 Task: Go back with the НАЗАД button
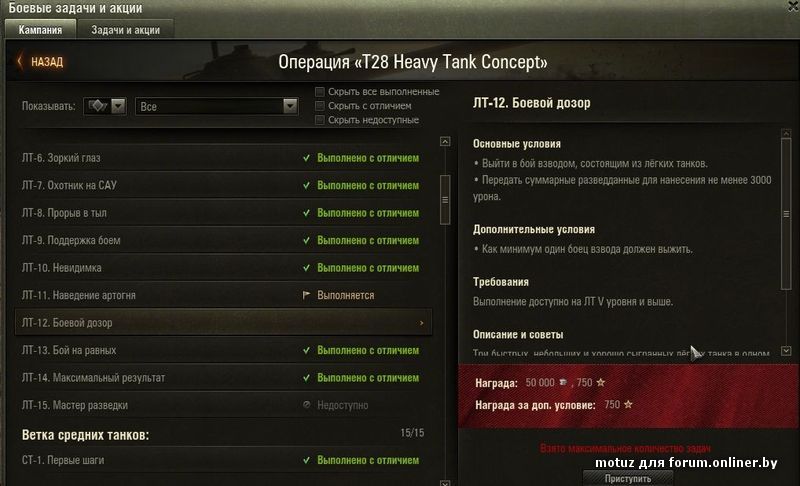tap(40, 62)
